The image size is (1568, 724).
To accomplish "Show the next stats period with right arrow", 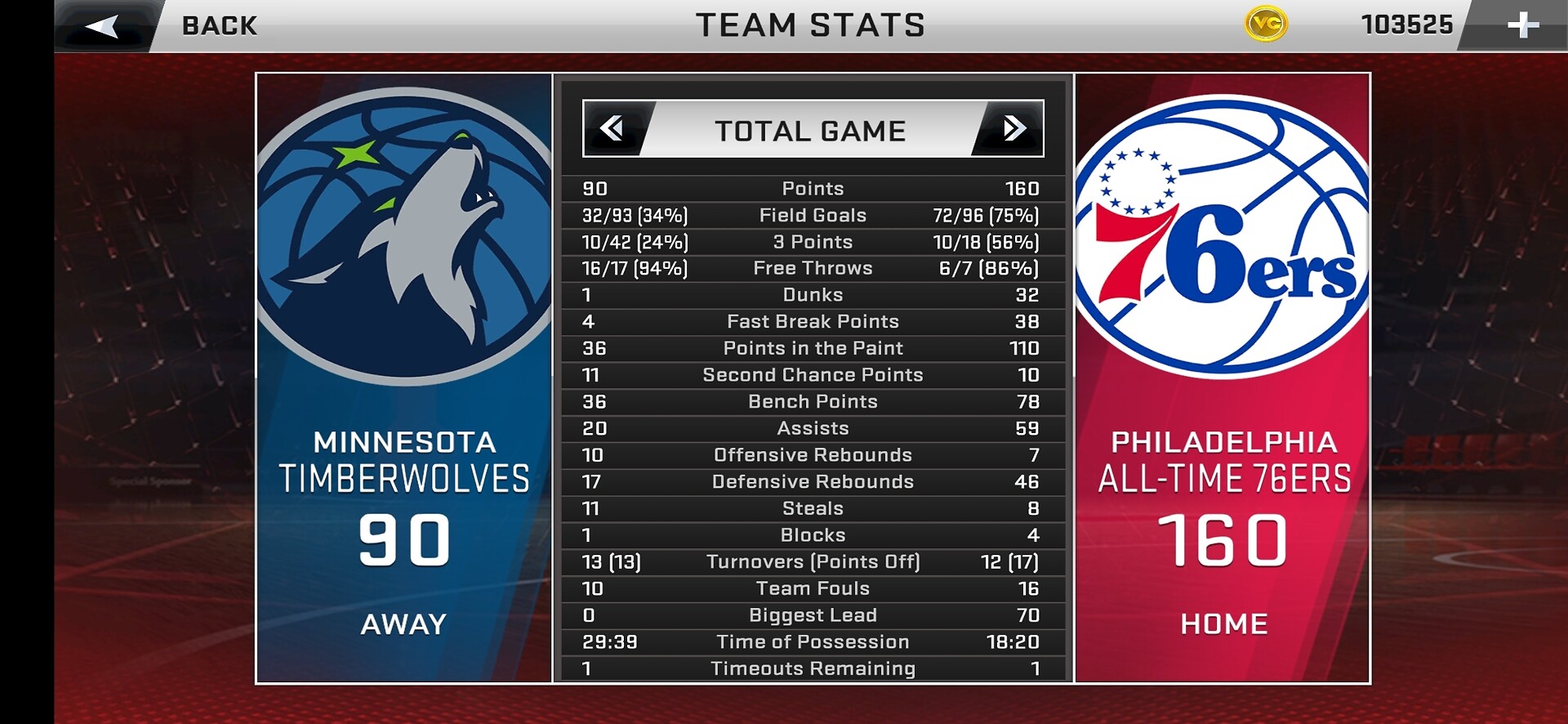I will (1013, 128).
